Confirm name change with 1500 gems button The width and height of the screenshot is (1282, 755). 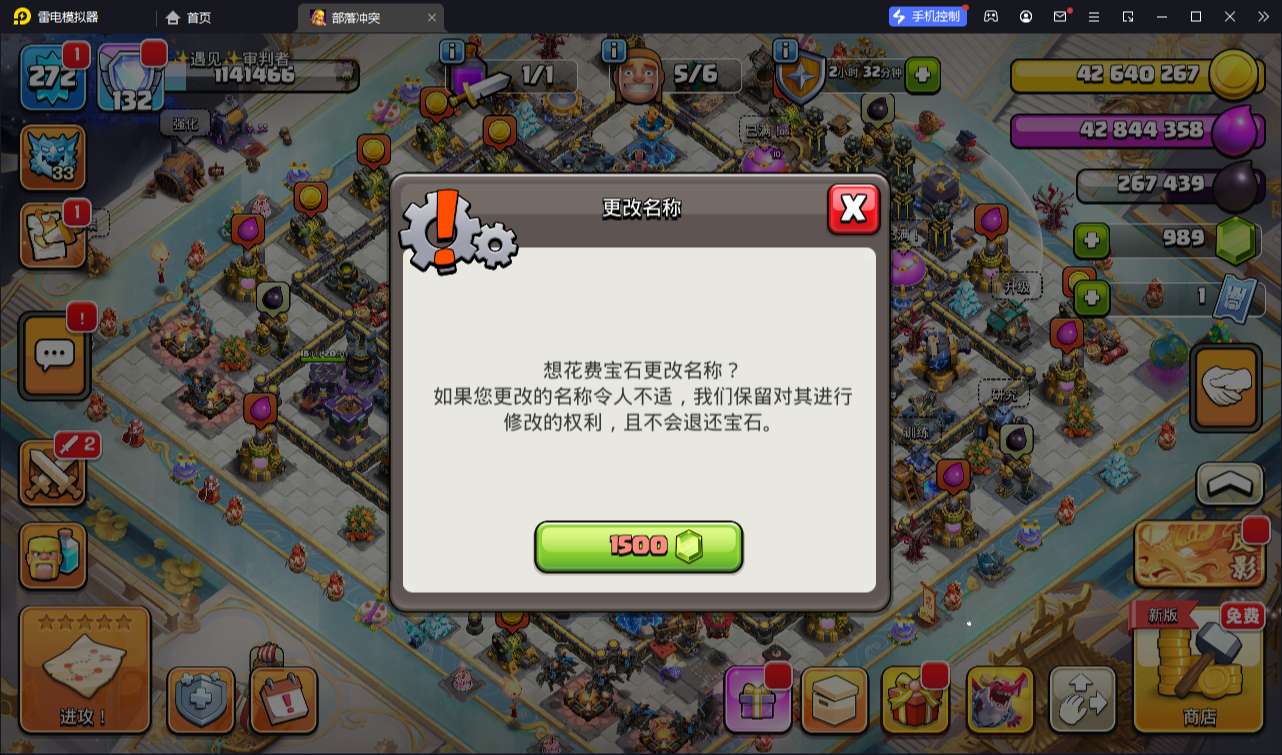(x=639, y=546)
